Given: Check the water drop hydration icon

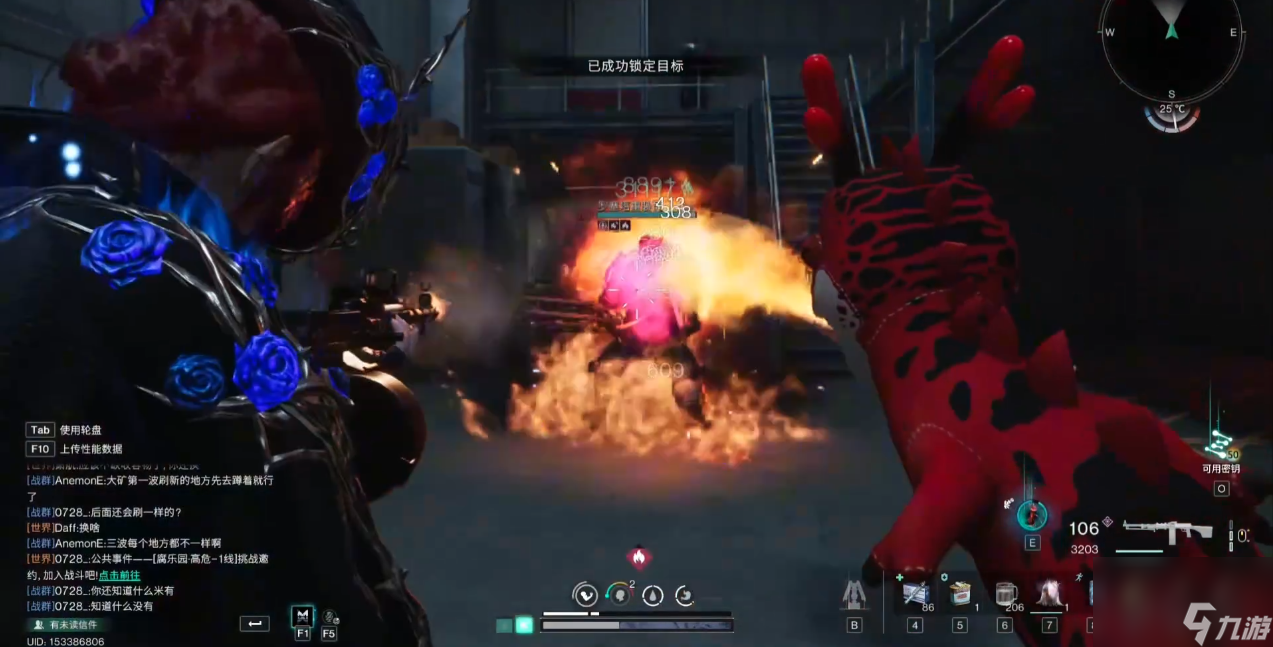Looking at the screenshot, I should pos(652,595).
